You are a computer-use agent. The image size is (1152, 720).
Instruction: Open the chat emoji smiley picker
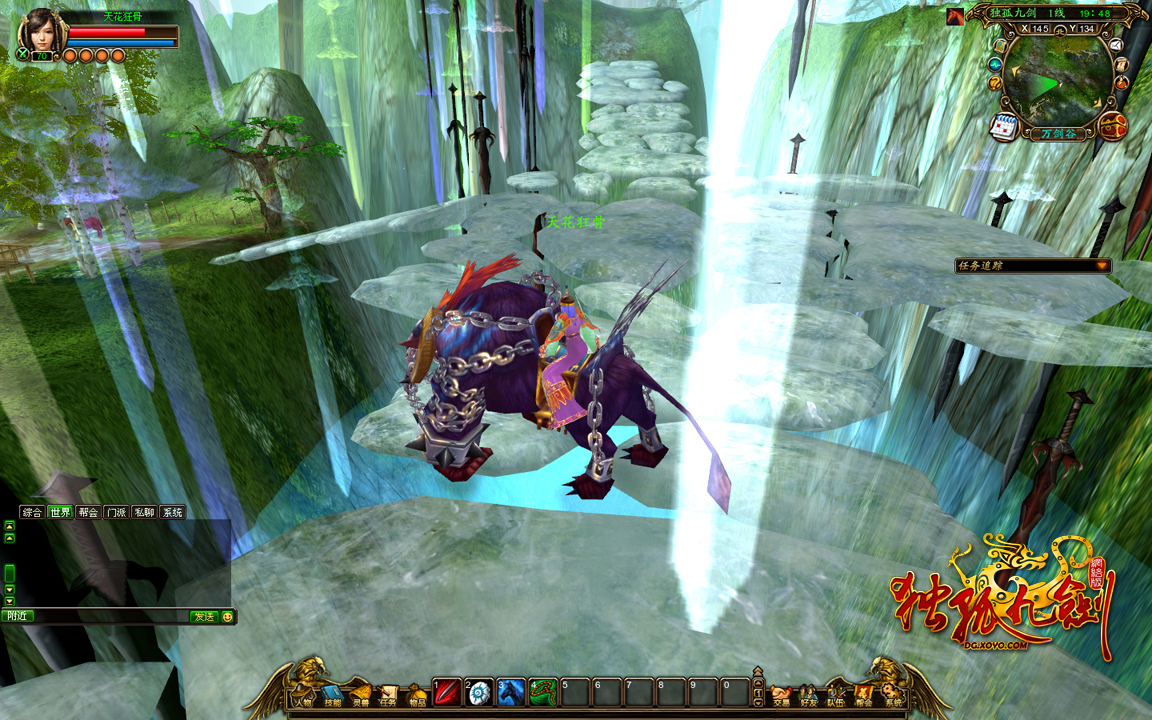[x=227, y=616]
